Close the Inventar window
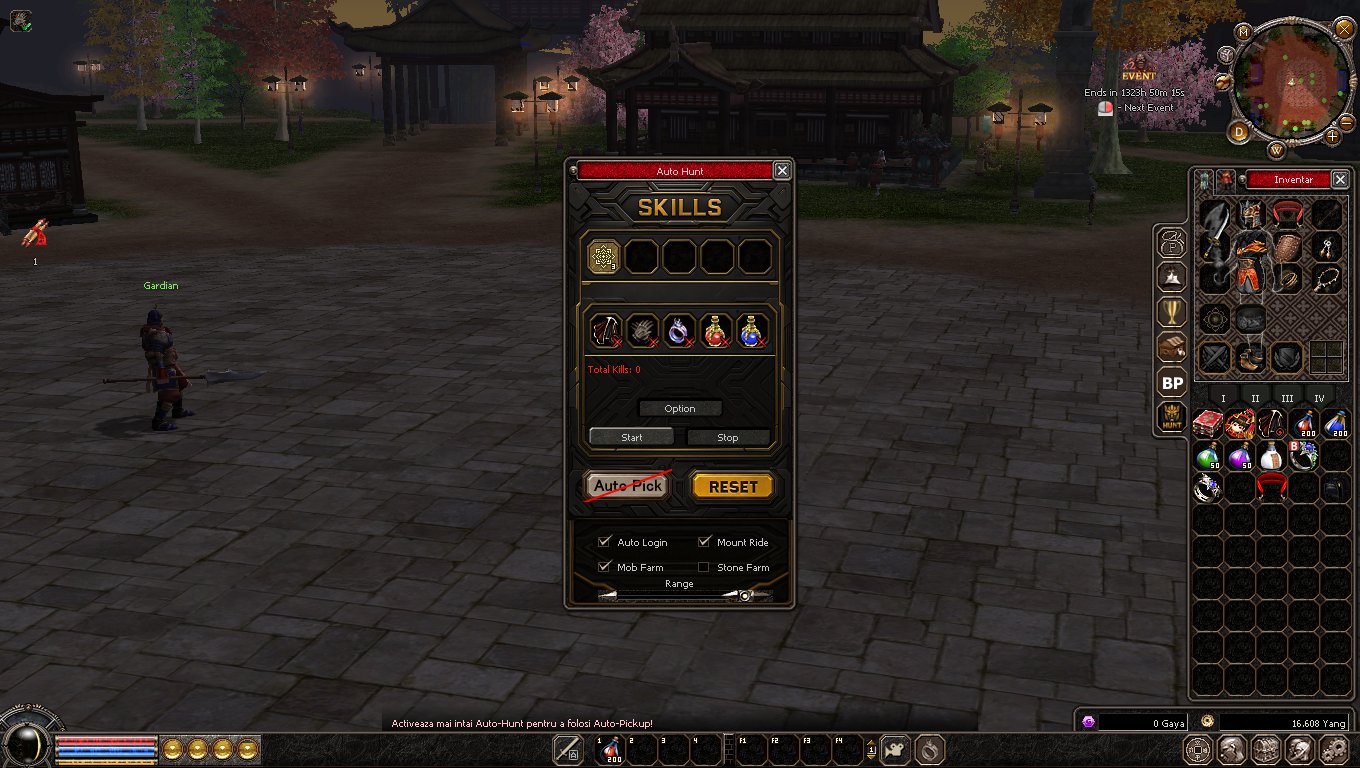 pyautogui.click(x=1340, y=179)
